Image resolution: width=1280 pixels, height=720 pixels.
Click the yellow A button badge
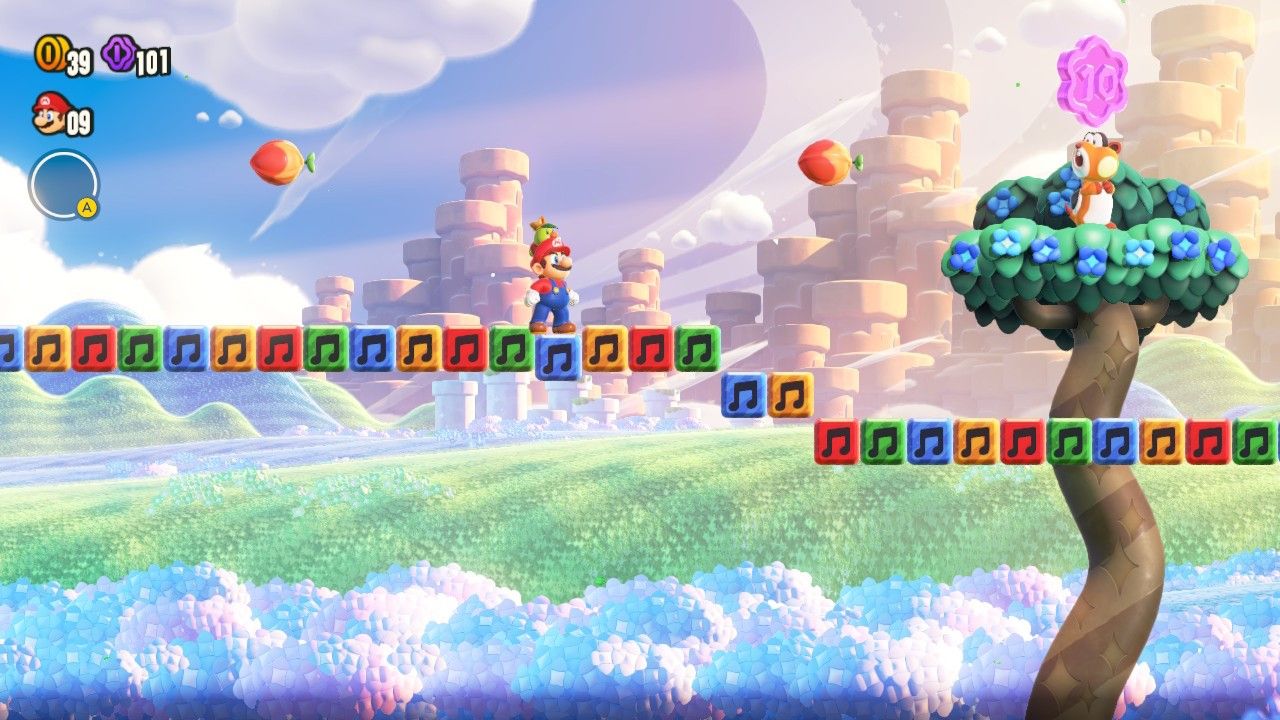(x=87, y=204)
